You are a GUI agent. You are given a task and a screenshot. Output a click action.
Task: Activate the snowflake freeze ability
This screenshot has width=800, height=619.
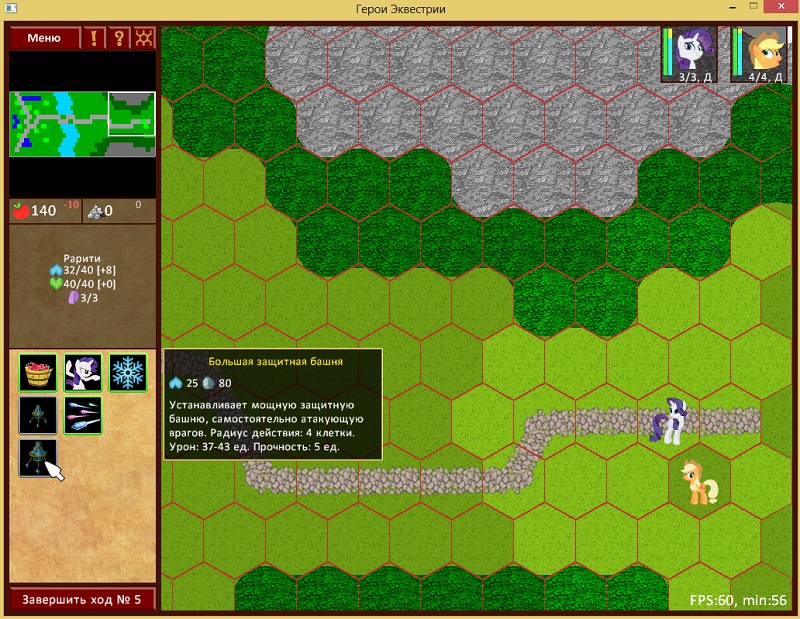pyautogui.click(x=127, y=372)
